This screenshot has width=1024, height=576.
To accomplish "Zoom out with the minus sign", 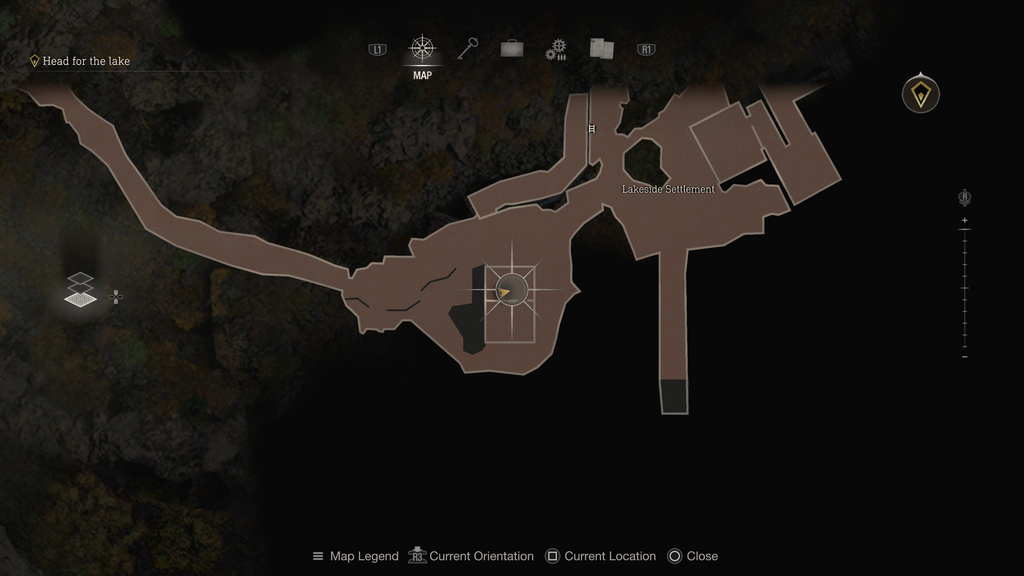I will (x=964, y=357).
